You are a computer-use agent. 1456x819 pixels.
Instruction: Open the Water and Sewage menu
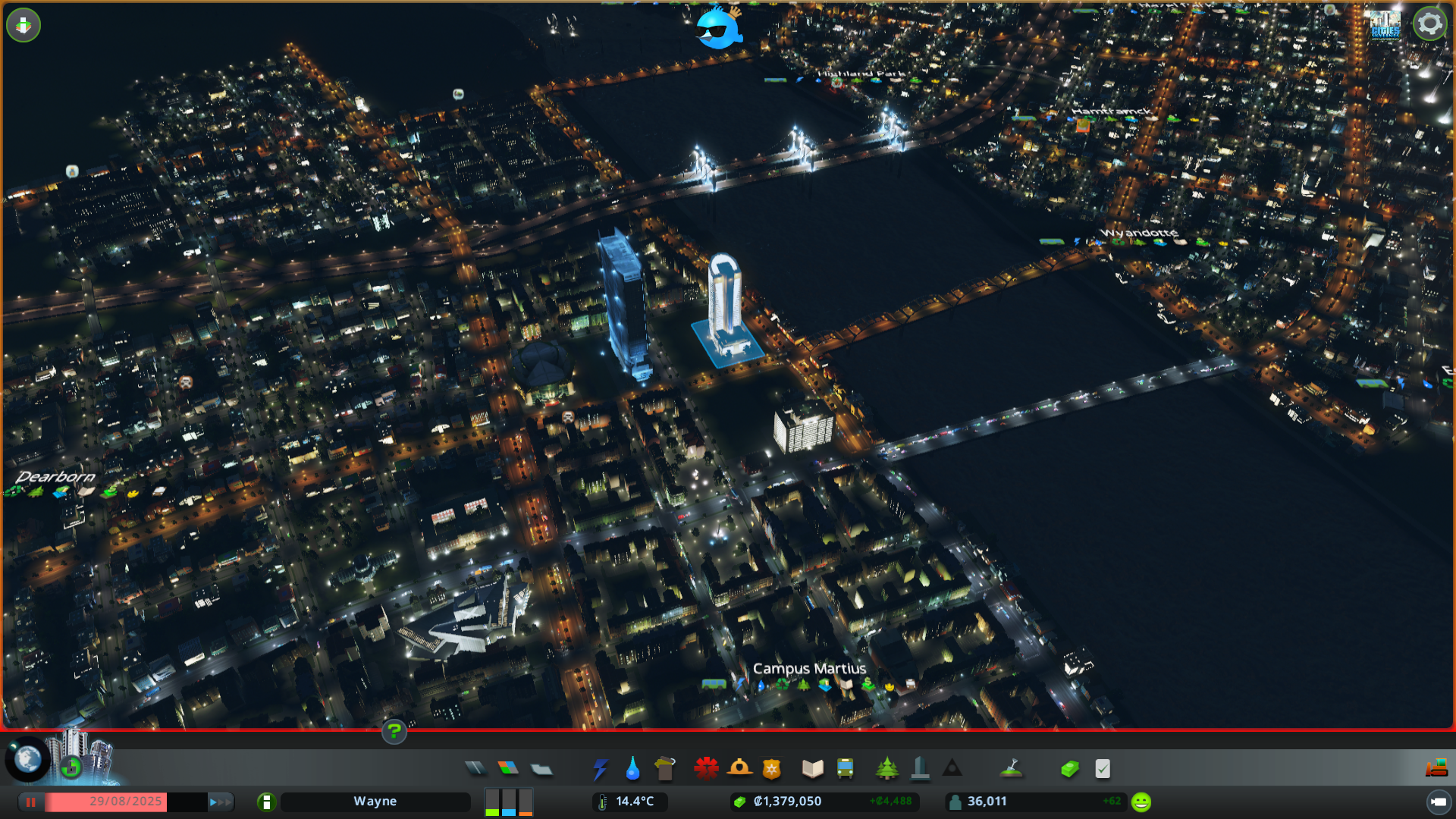pos(633,767)
